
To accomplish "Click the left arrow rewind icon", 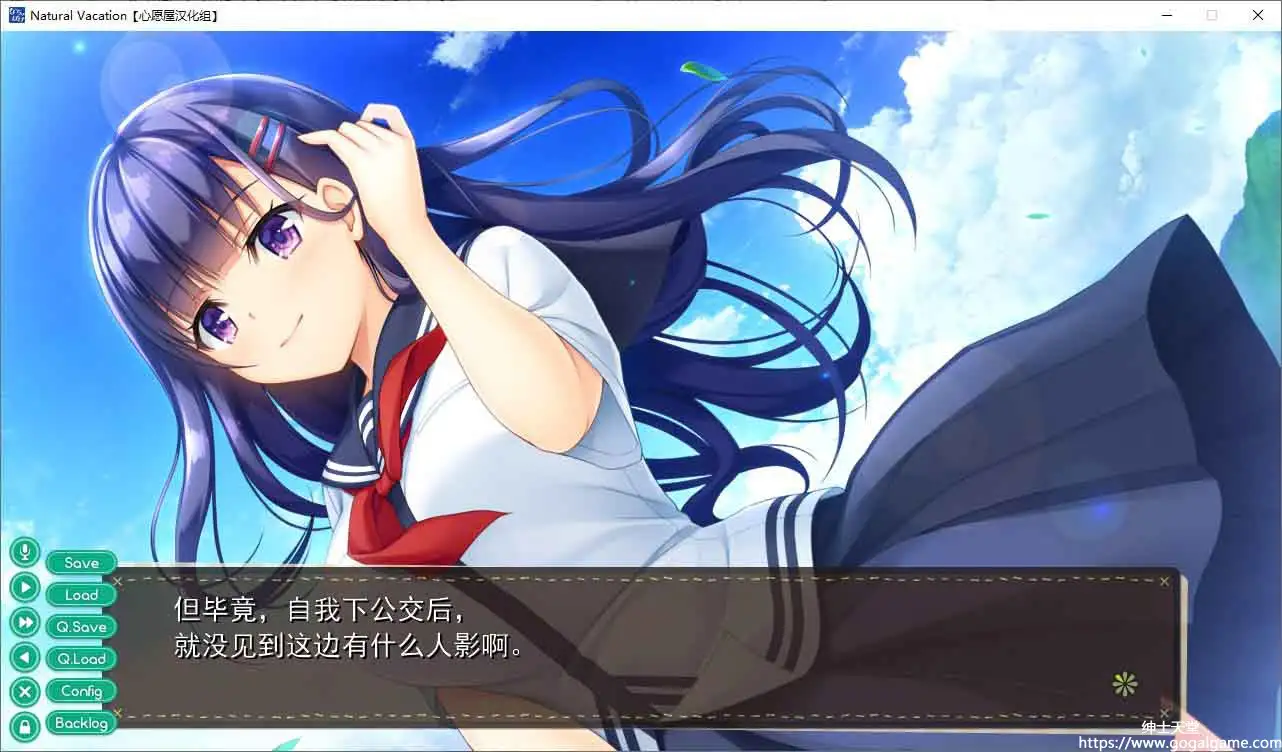I will 24,658.
